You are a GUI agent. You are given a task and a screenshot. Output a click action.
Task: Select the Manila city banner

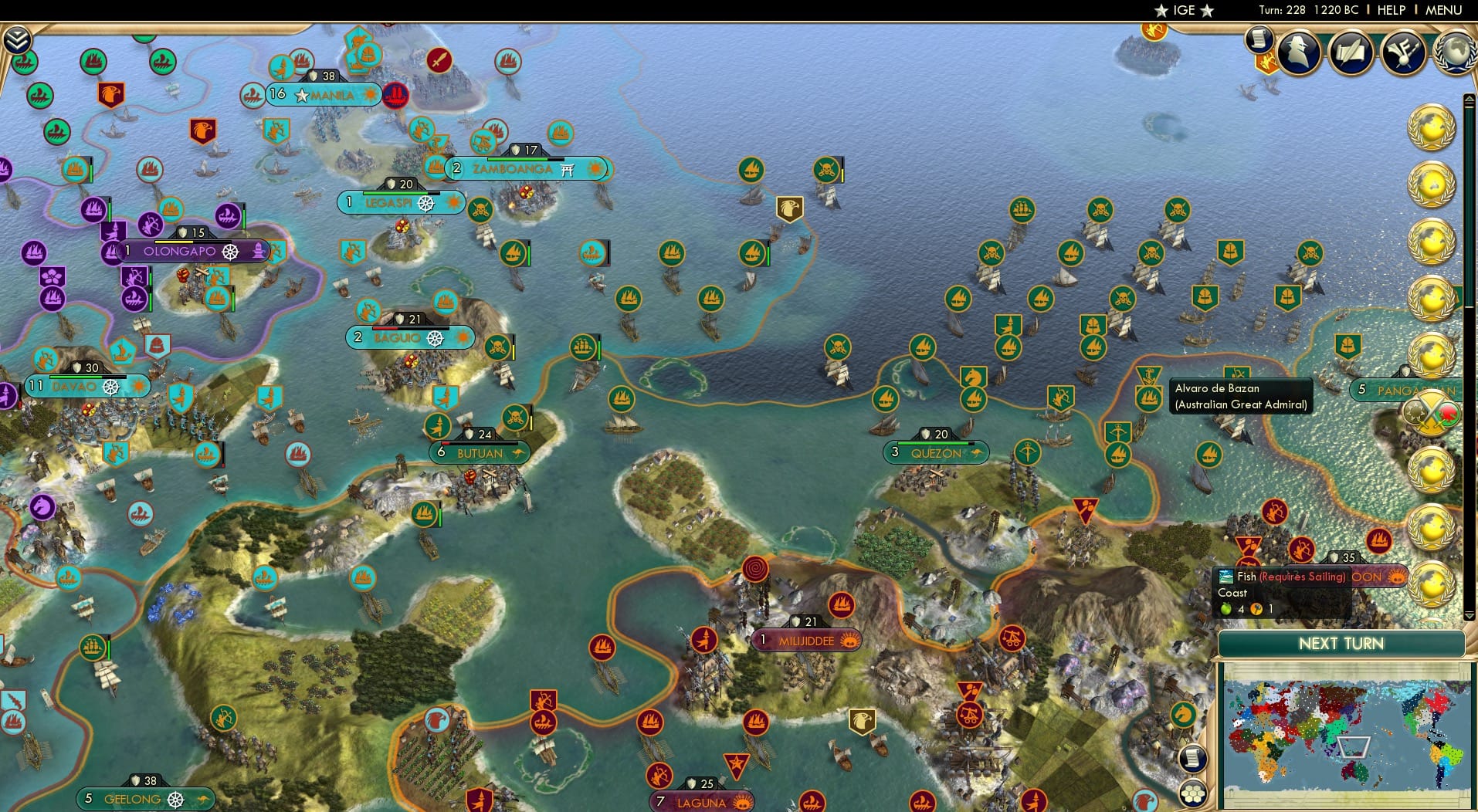(x=323, y=95)
